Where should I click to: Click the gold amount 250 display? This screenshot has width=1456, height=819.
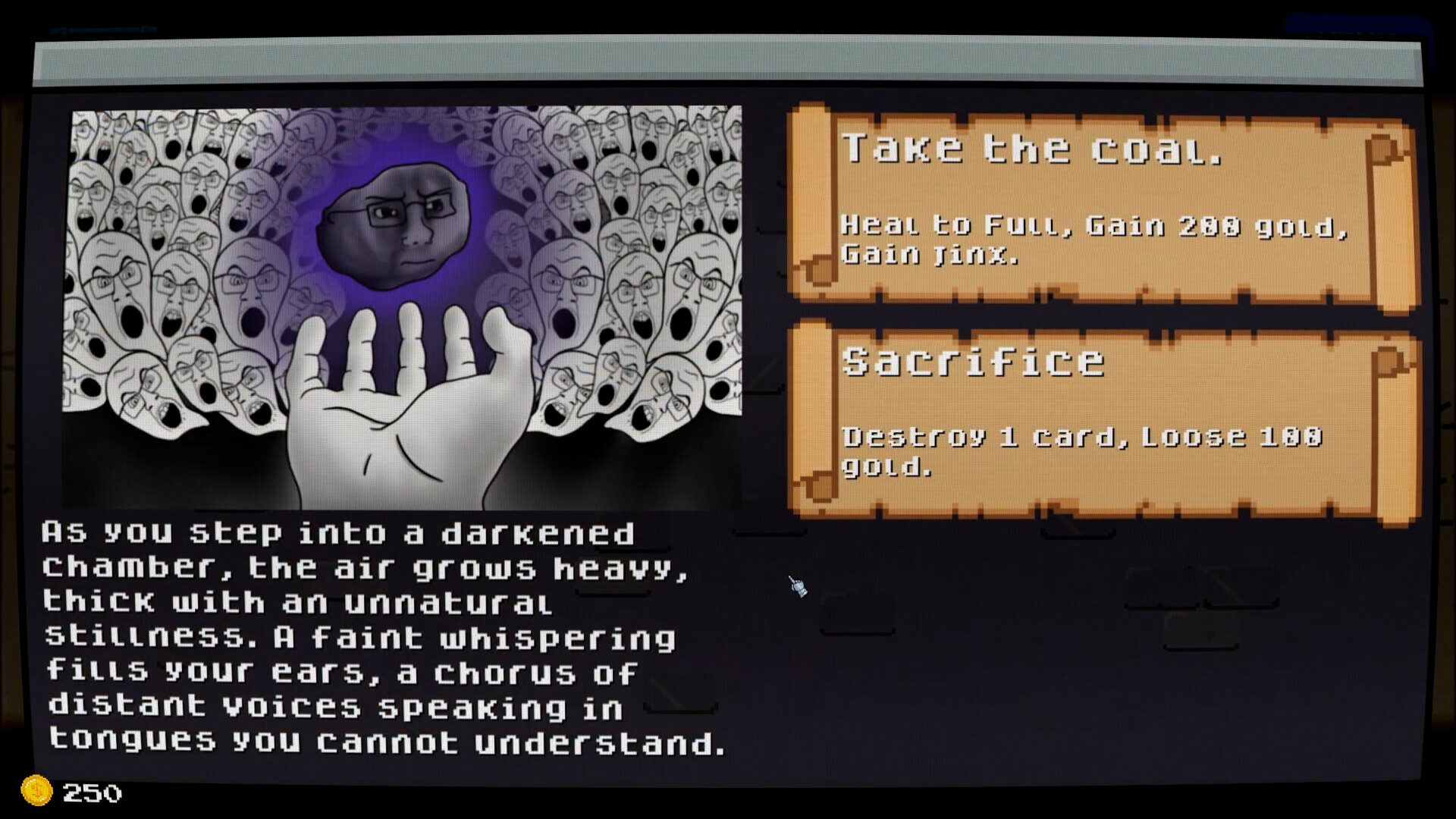point(92,793)
